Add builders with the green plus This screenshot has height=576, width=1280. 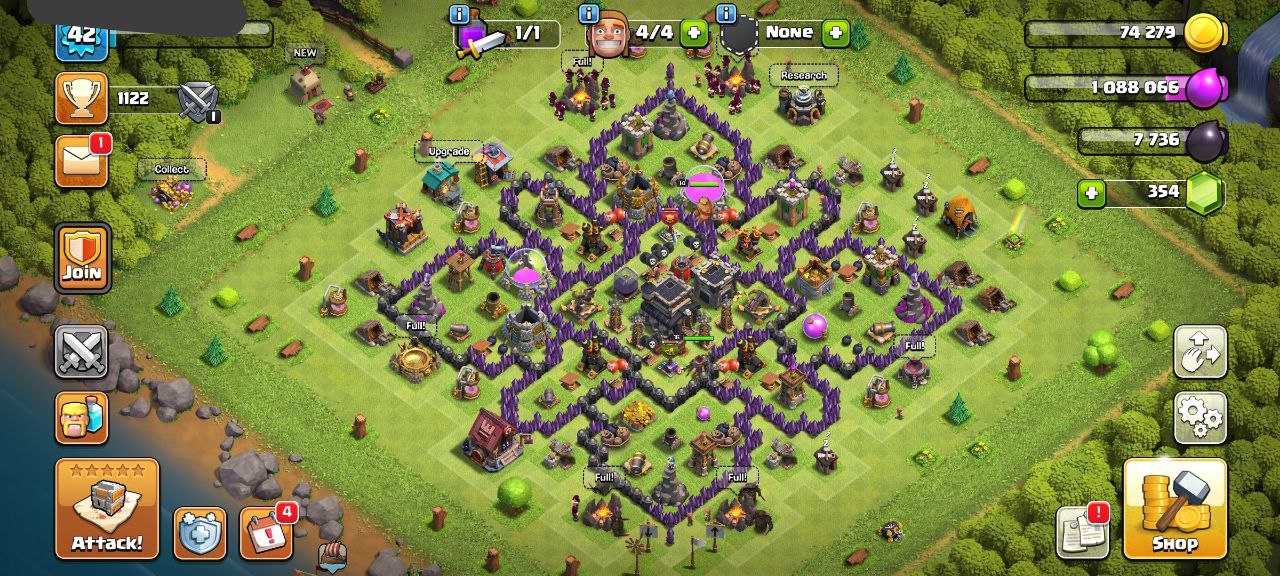click(693, 33)
